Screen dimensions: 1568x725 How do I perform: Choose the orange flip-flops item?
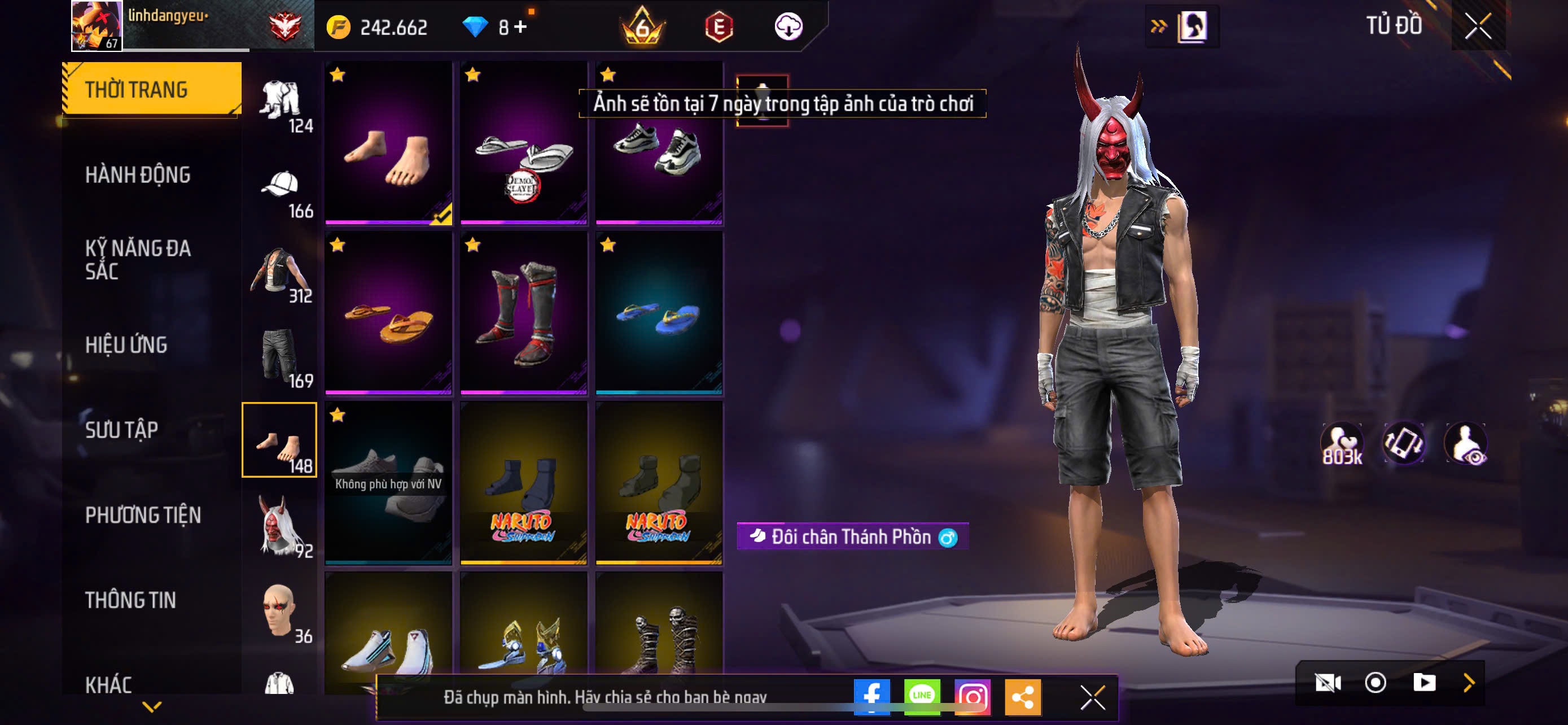click(x=388, y=313)
